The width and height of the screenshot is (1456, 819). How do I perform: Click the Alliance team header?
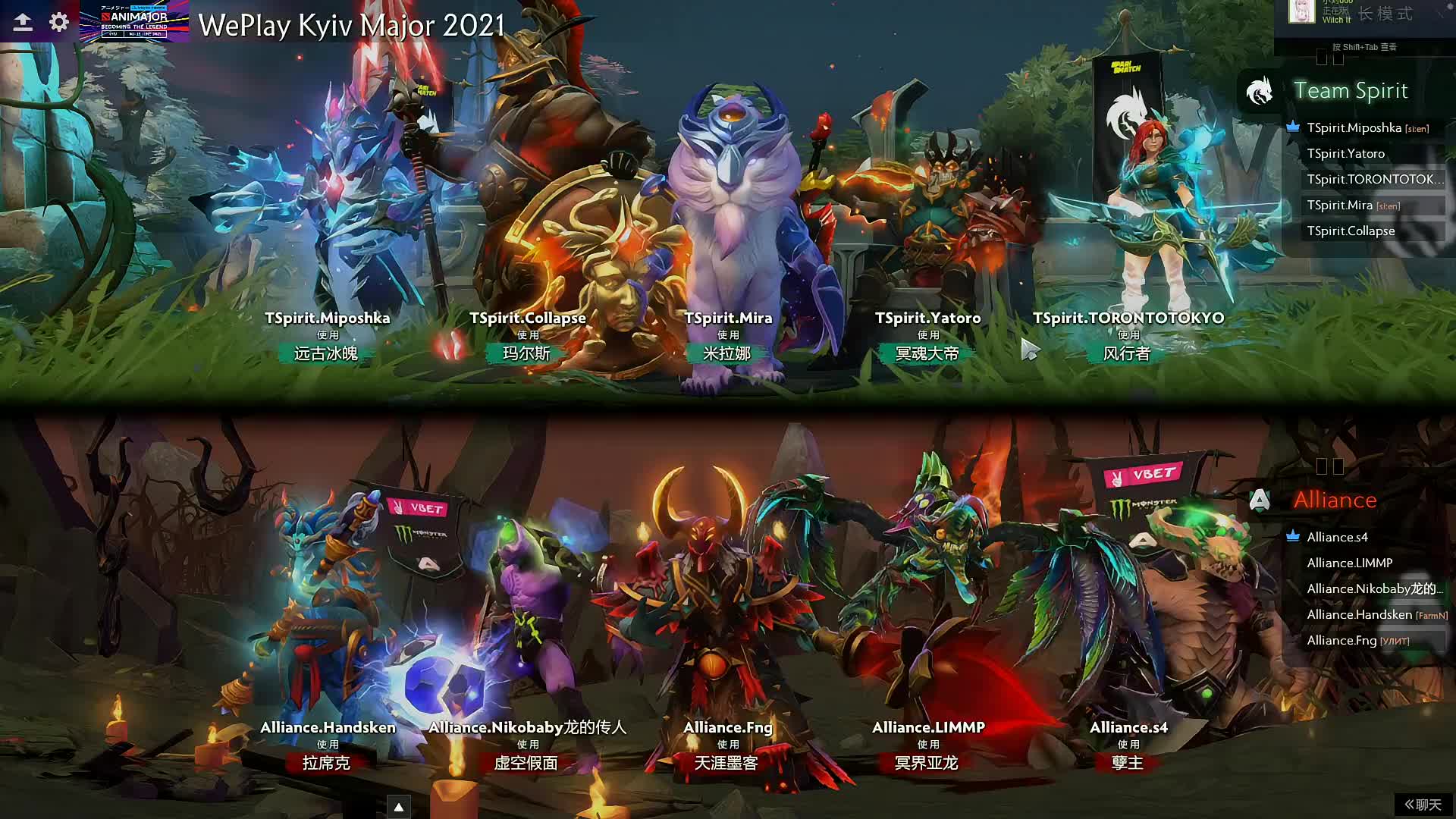(1334, 500)
